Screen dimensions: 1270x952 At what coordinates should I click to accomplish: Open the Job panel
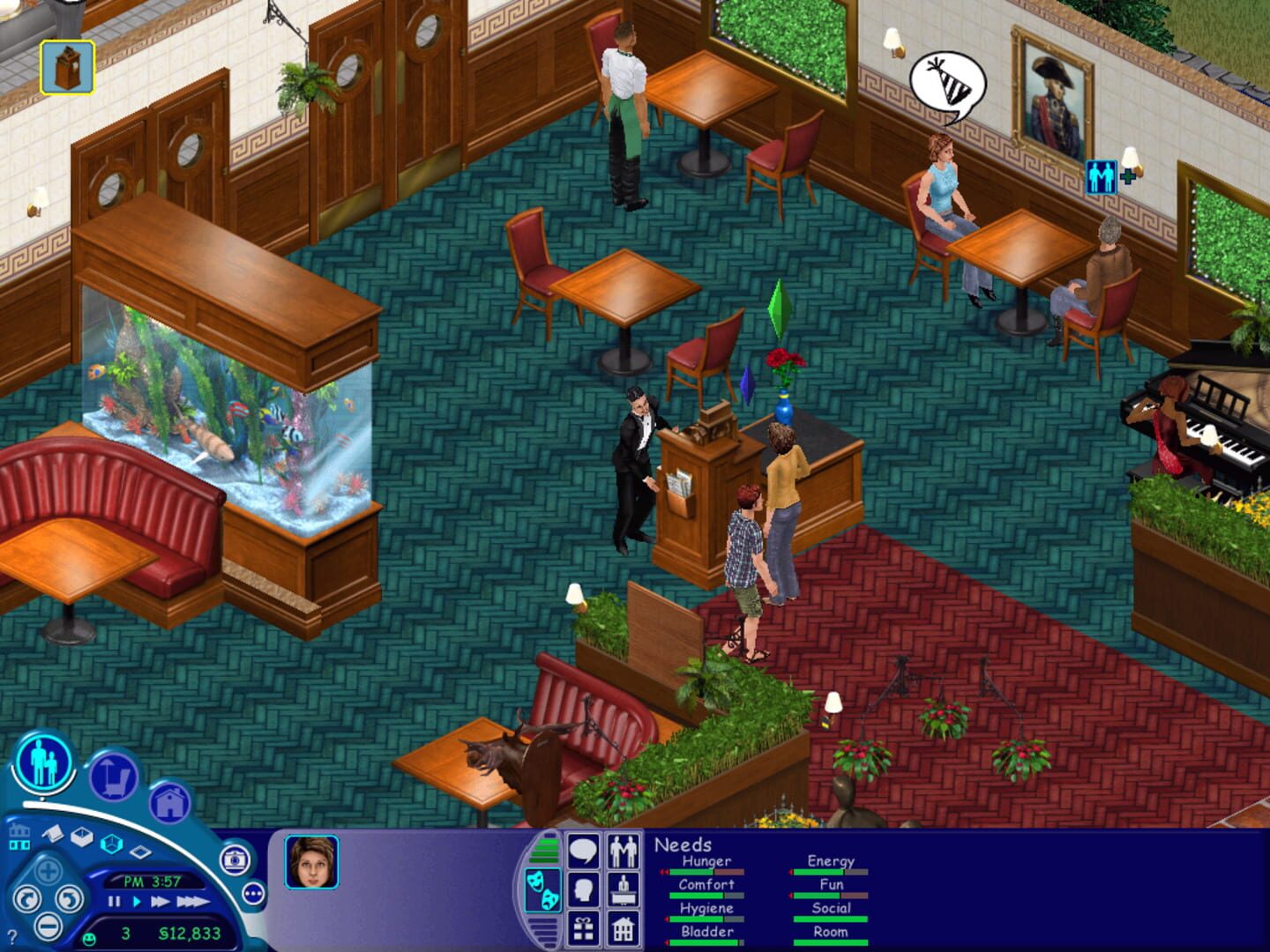point(623,890)
